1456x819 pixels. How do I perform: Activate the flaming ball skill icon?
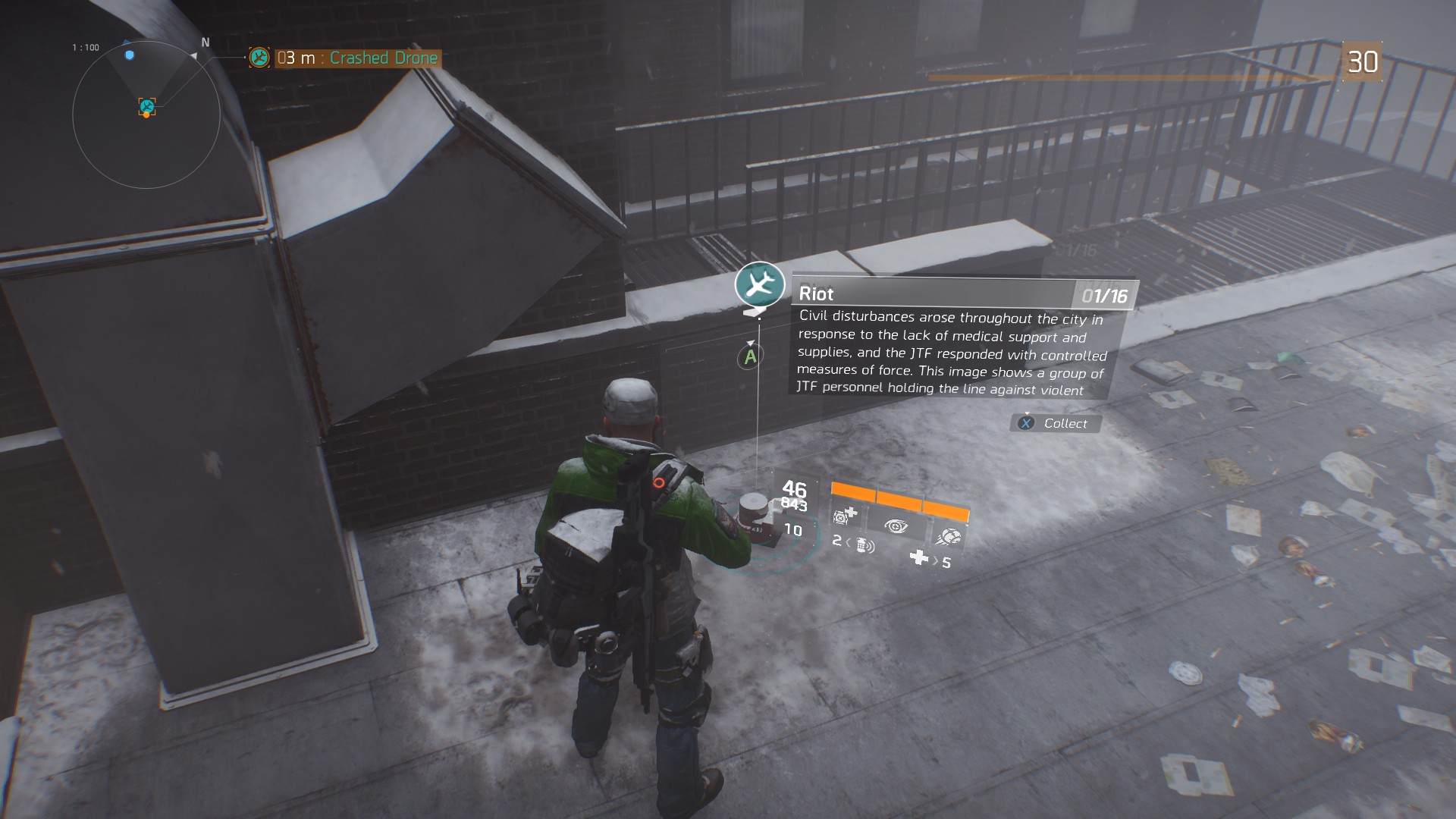pos(948,536)
